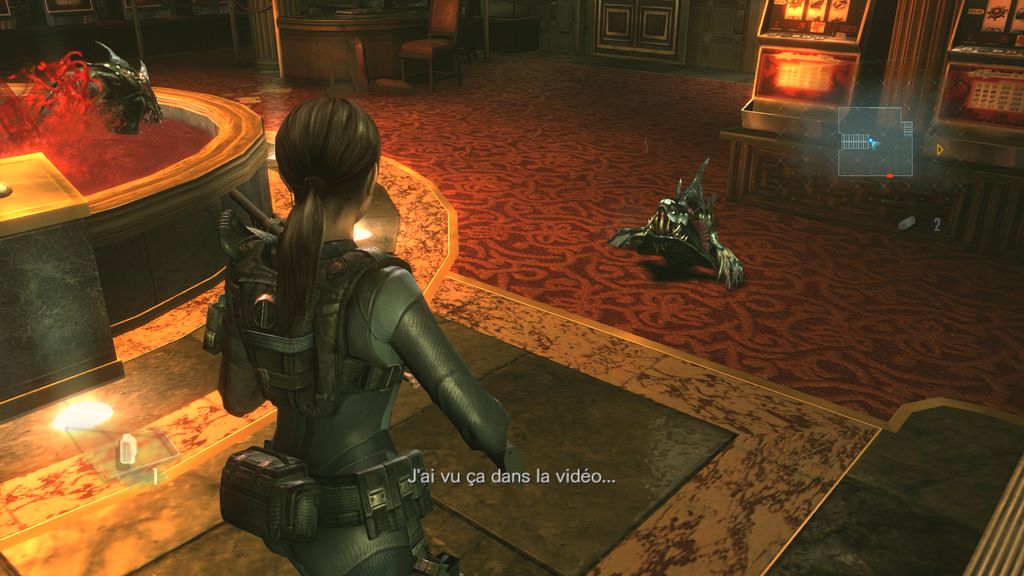Select the white canister item slot

pyautogui.click(x=127, y=451)
